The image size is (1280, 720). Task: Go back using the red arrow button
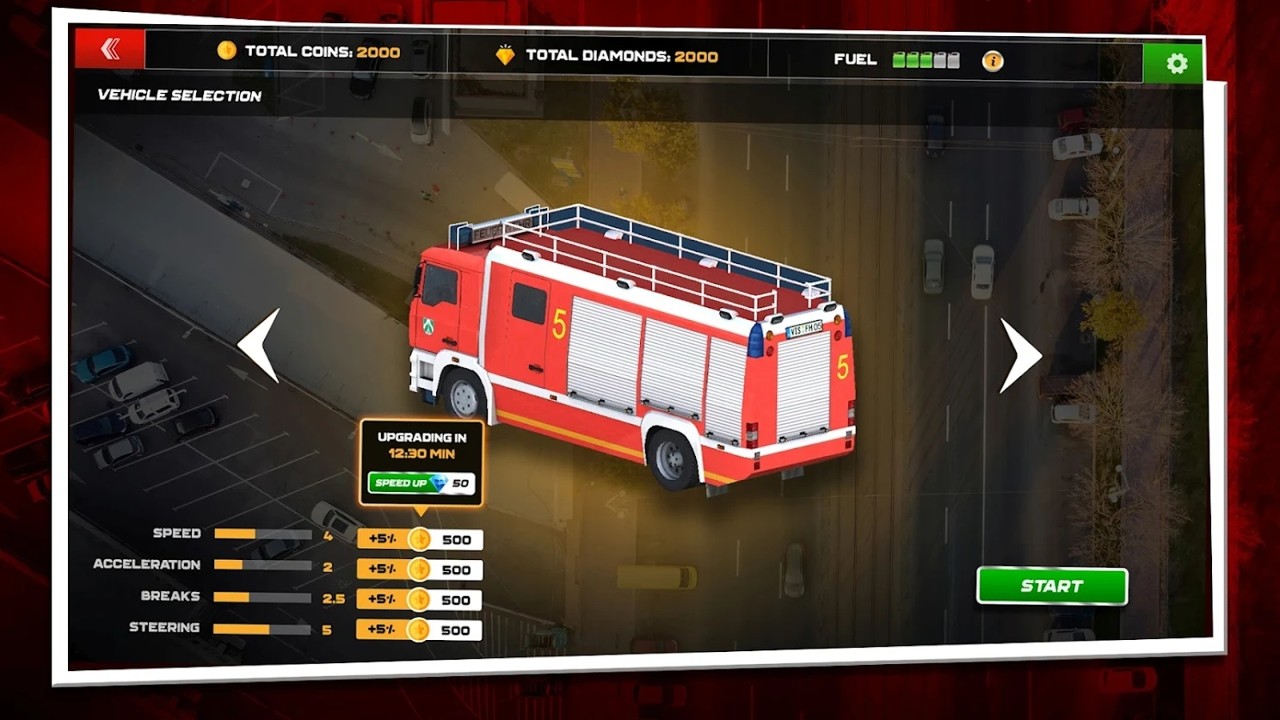(110, 49)
